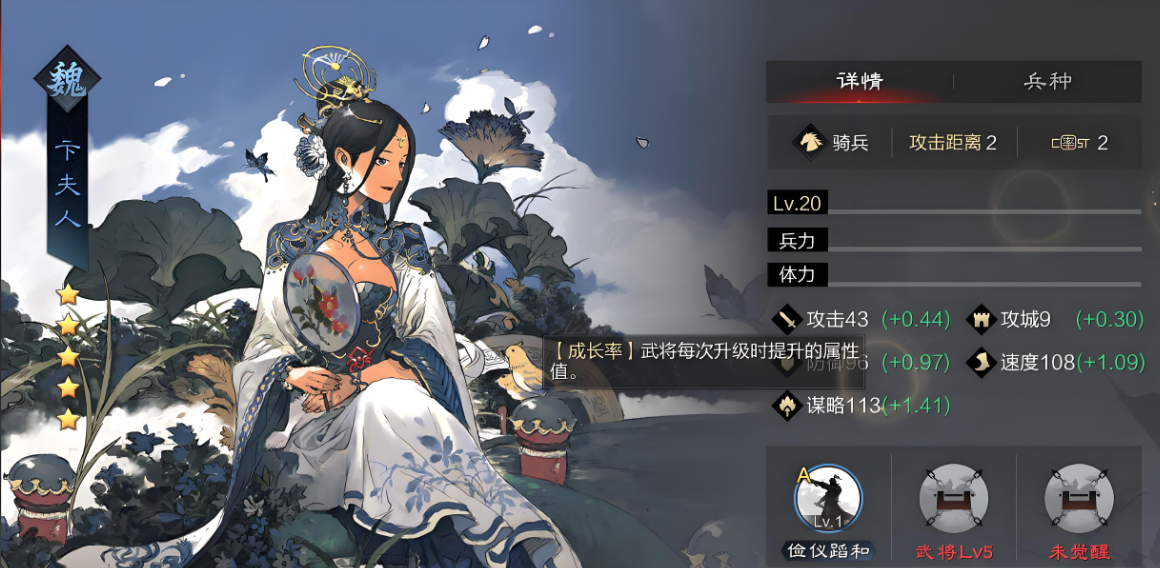Screen dimensions: 1160x568
Task: Select the A-rank Lv.1 skill icon
Action: coord(828,496)
